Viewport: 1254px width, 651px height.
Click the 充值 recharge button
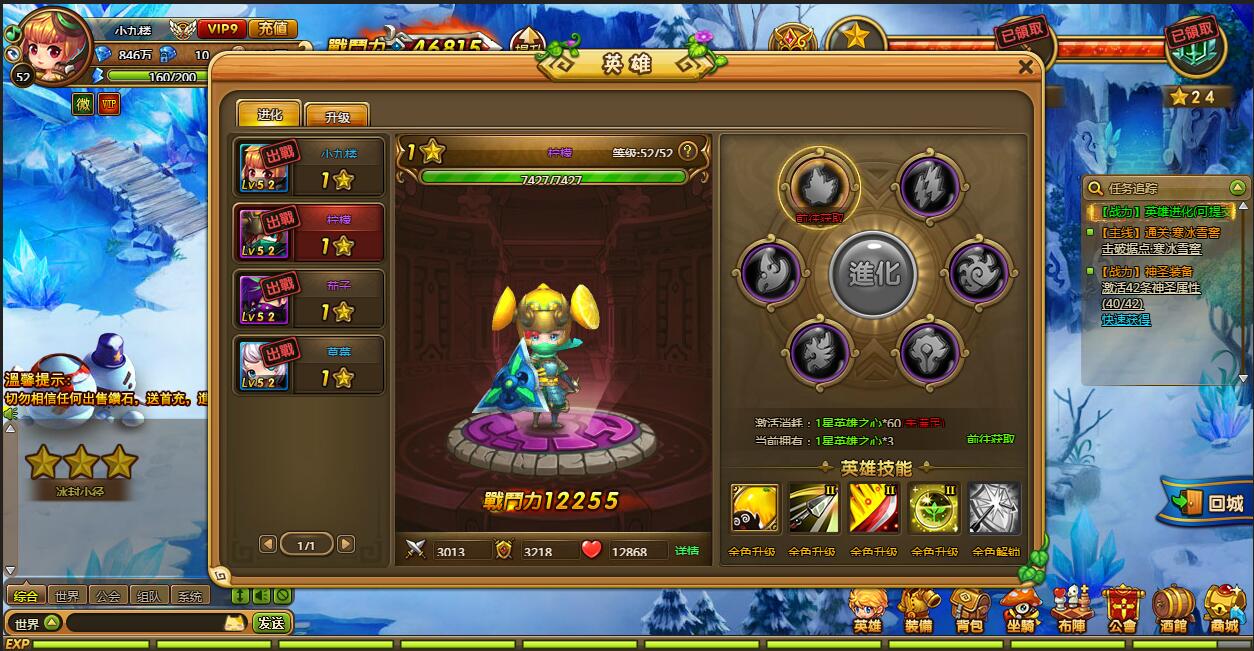click(x=273, y=29)
